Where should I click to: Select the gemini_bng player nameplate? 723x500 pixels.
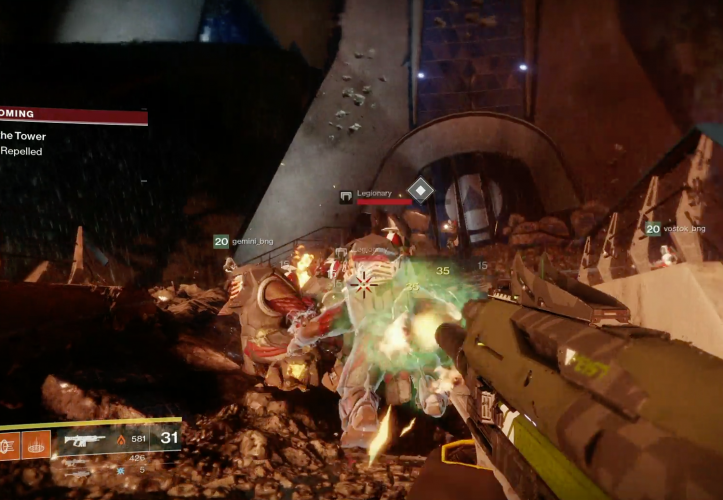pos(243,241)
